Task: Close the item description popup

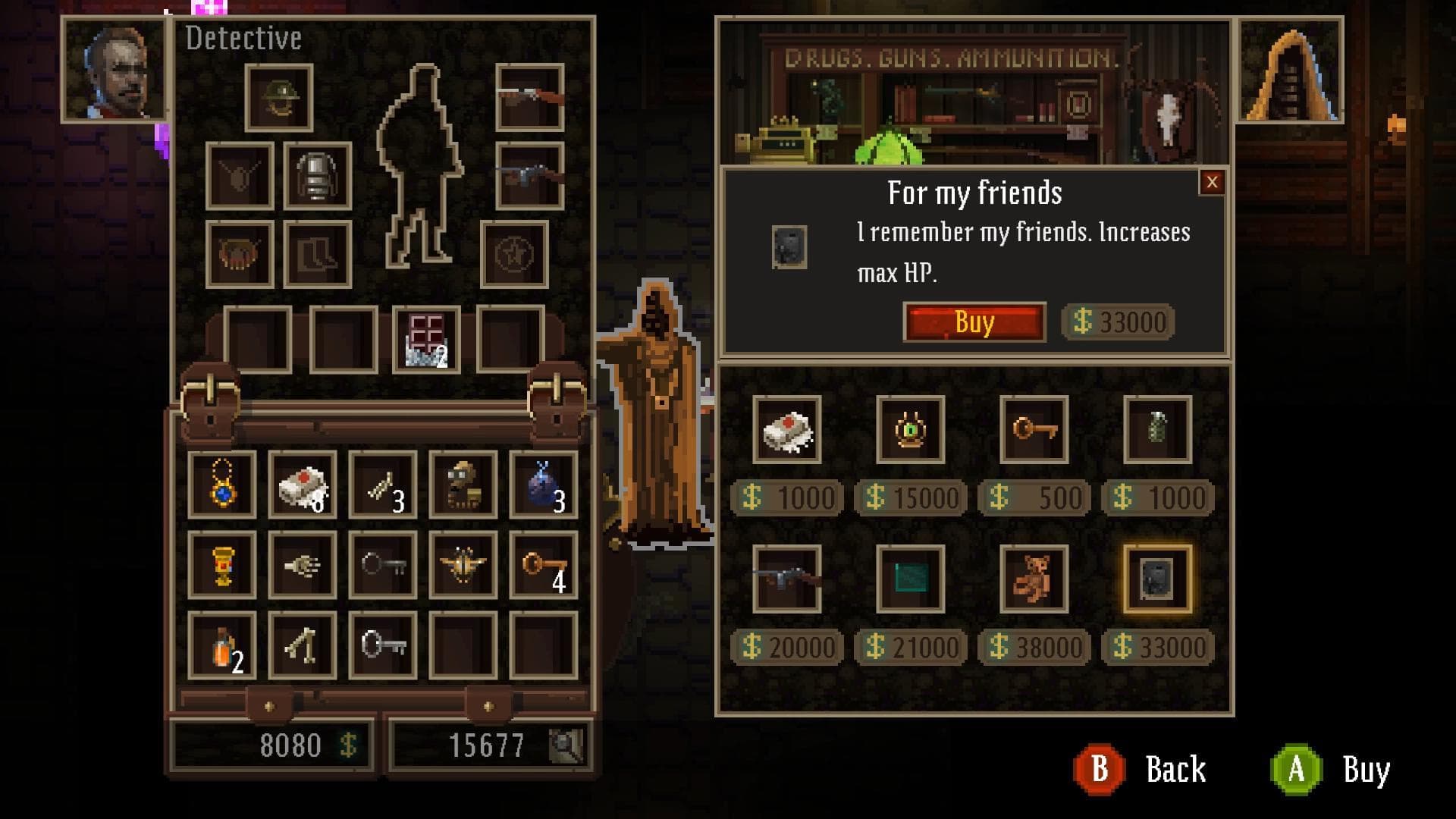Action: coord(1211,182)
